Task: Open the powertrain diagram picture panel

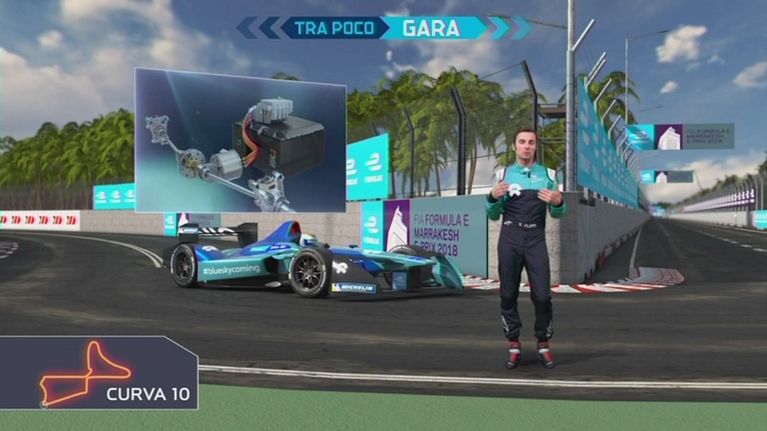Action: click(x=240, y=139)
